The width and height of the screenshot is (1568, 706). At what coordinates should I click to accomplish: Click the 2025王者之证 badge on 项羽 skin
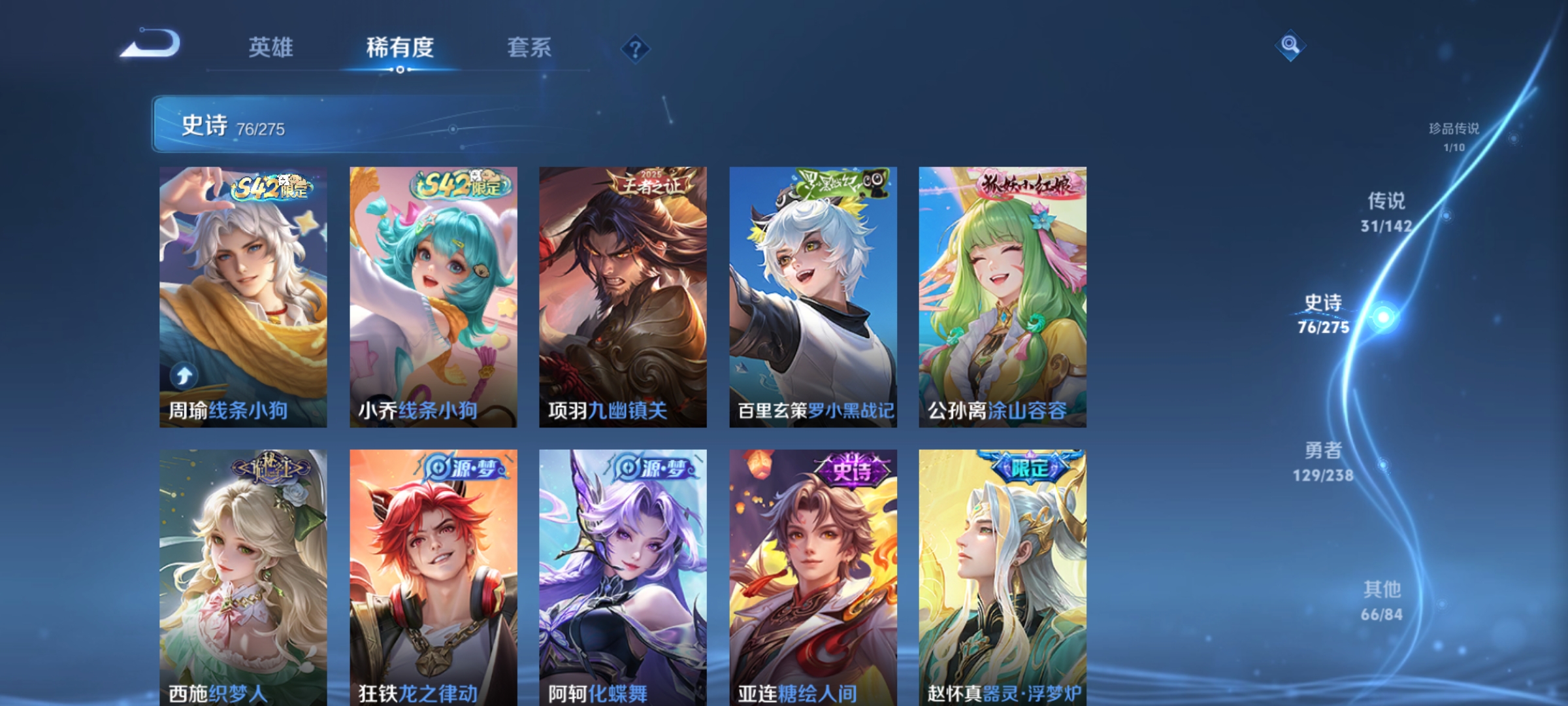pos(648,185)
